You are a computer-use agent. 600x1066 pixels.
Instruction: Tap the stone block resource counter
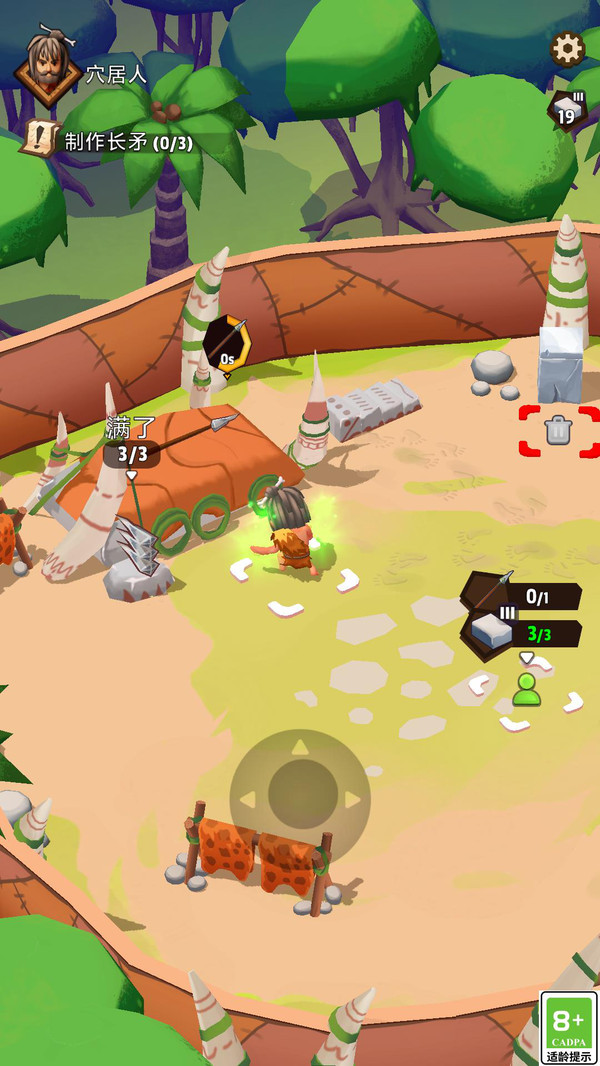(x=567, y=110)
